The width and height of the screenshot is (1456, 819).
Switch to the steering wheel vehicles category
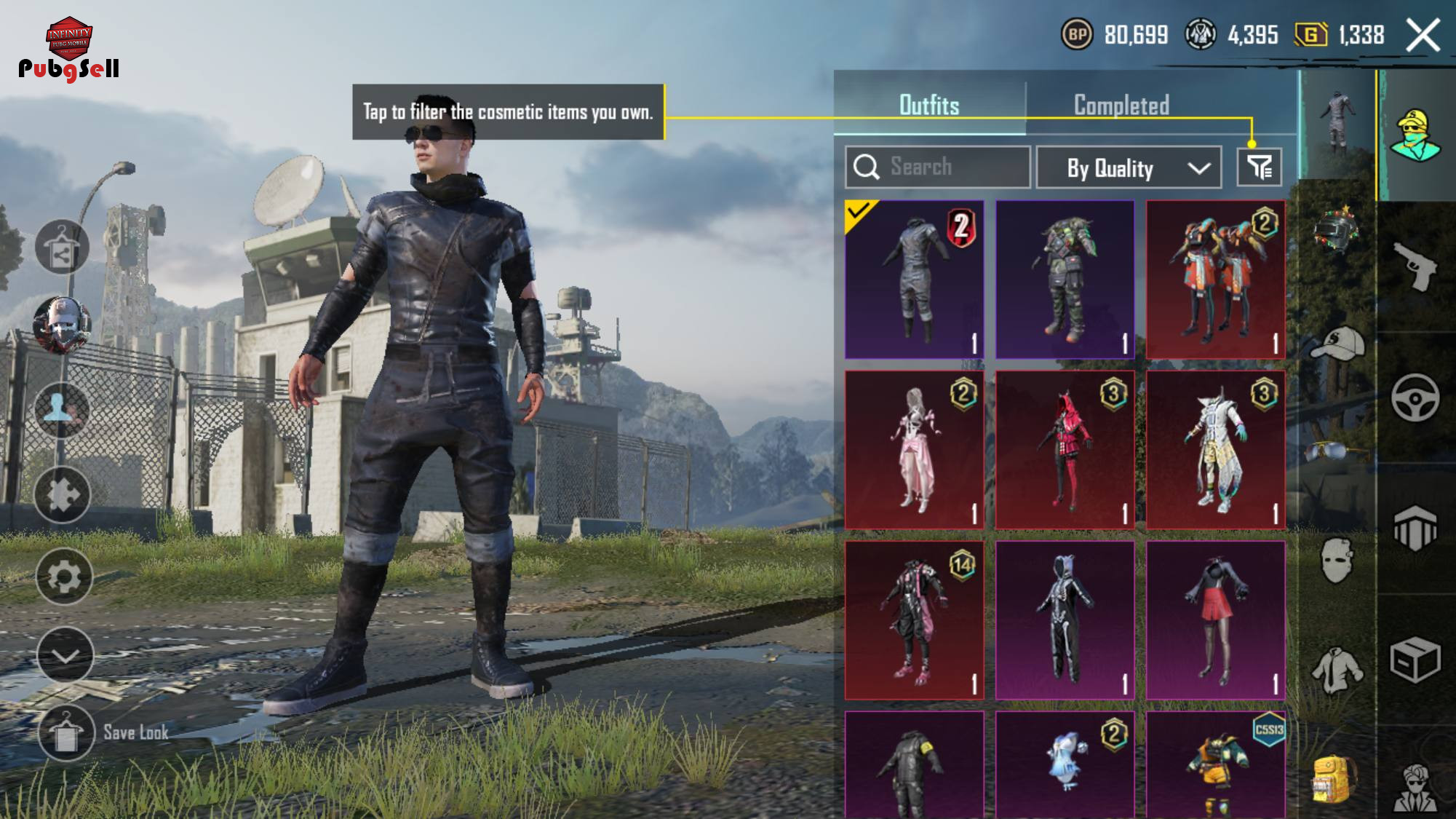(1415, 397)
